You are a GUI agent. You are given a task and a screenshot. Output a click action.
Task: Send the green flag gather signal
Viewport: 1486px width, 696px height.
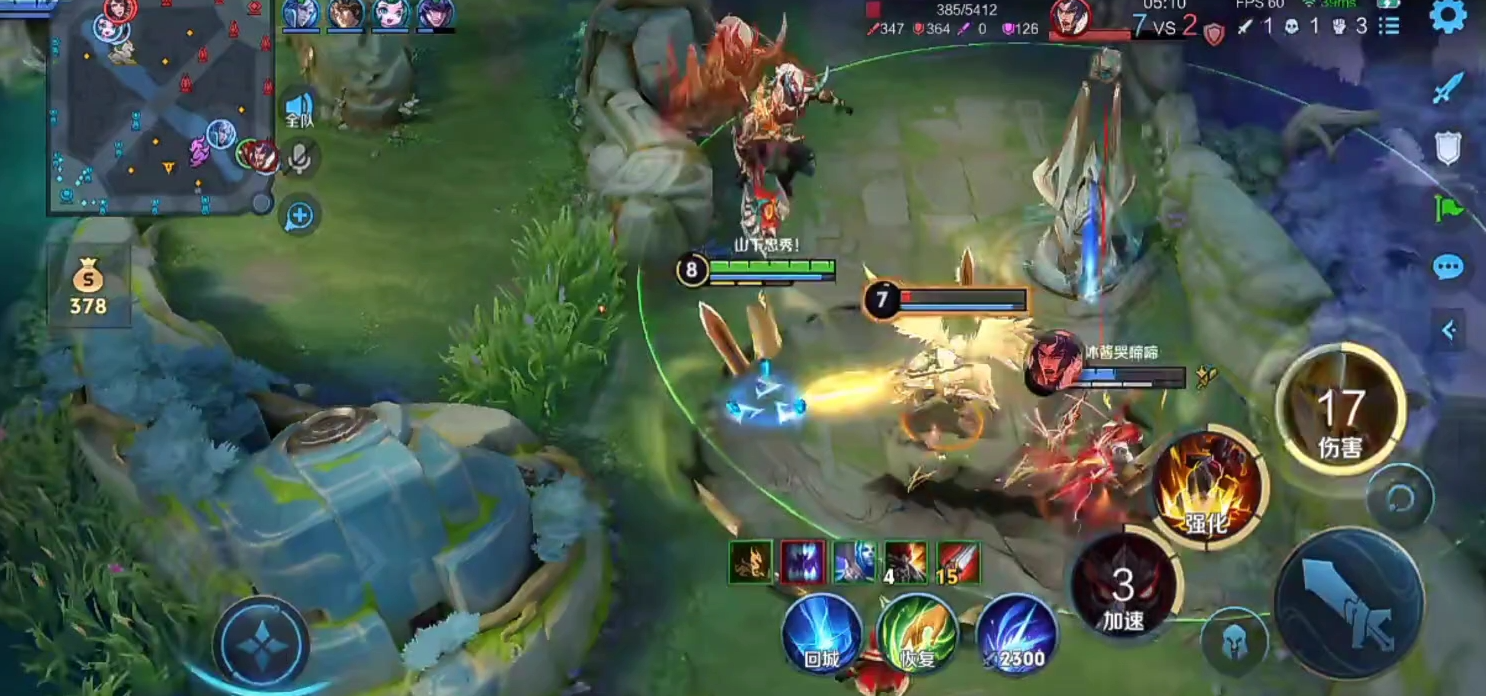tap(1448, 208)
